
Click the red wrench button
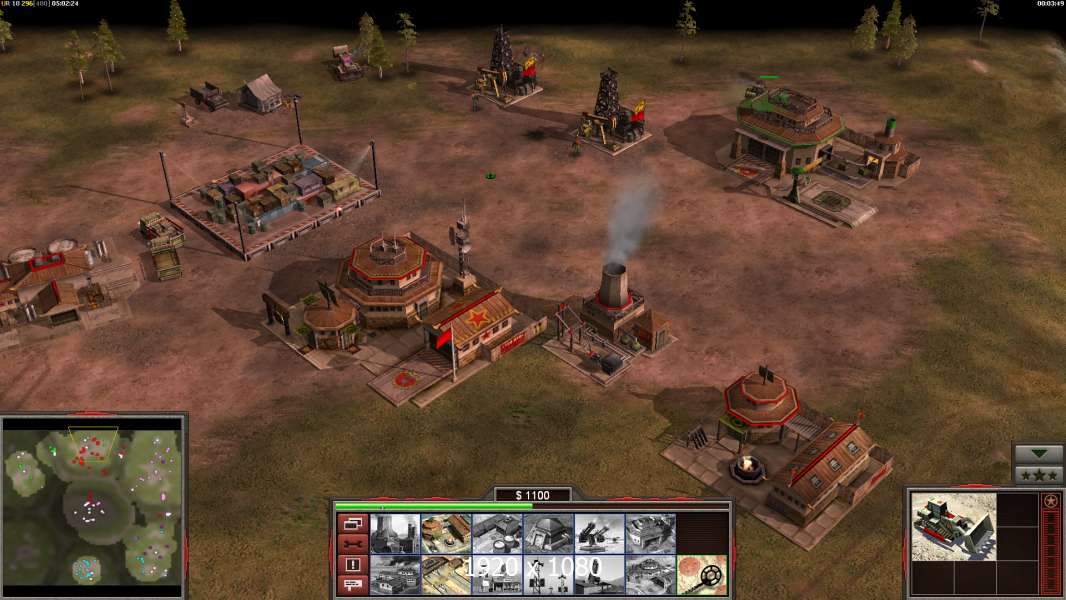point(352,544)
